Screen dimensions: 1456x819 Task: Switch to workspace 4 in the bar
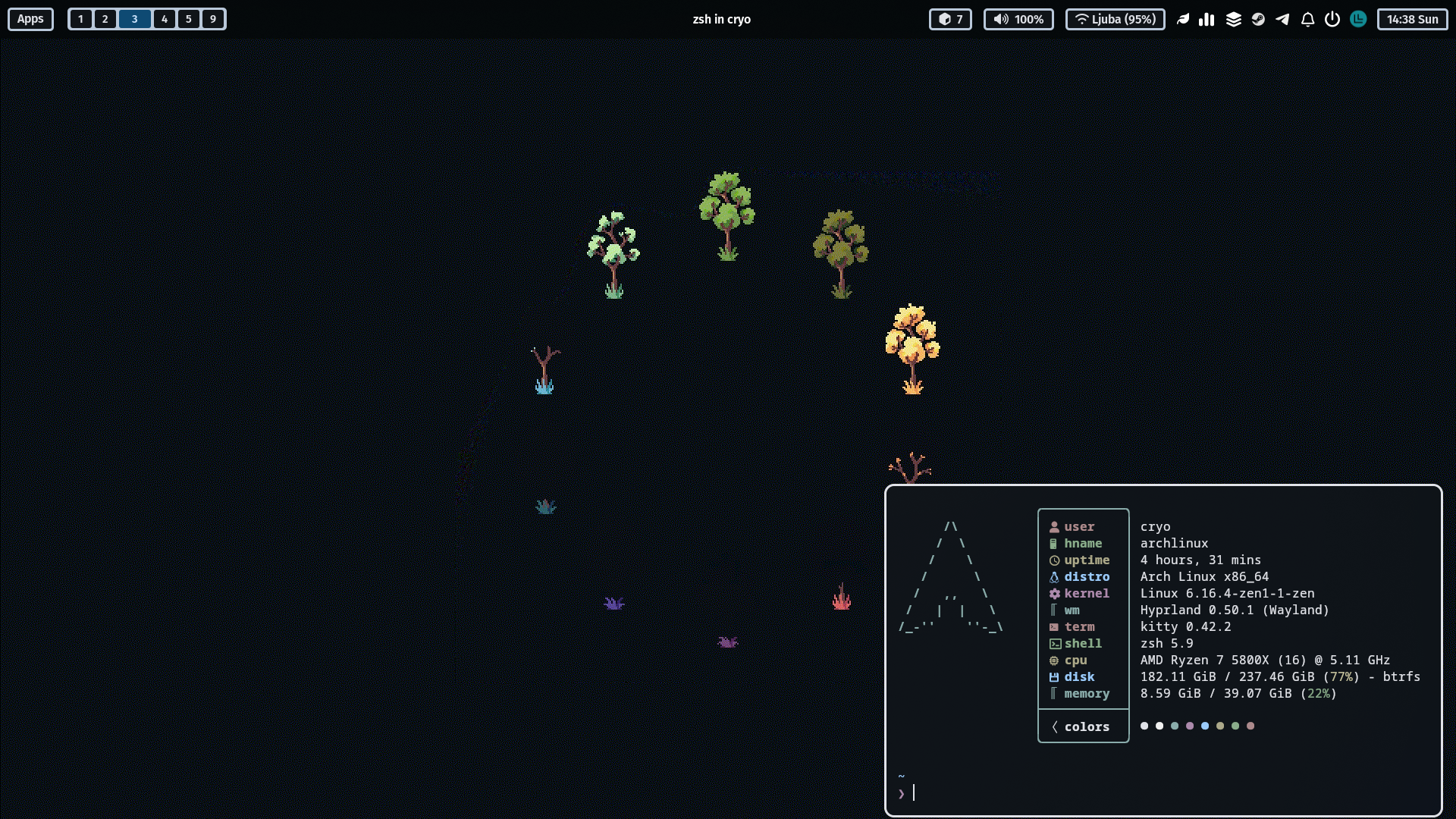[x=164, y=19]
